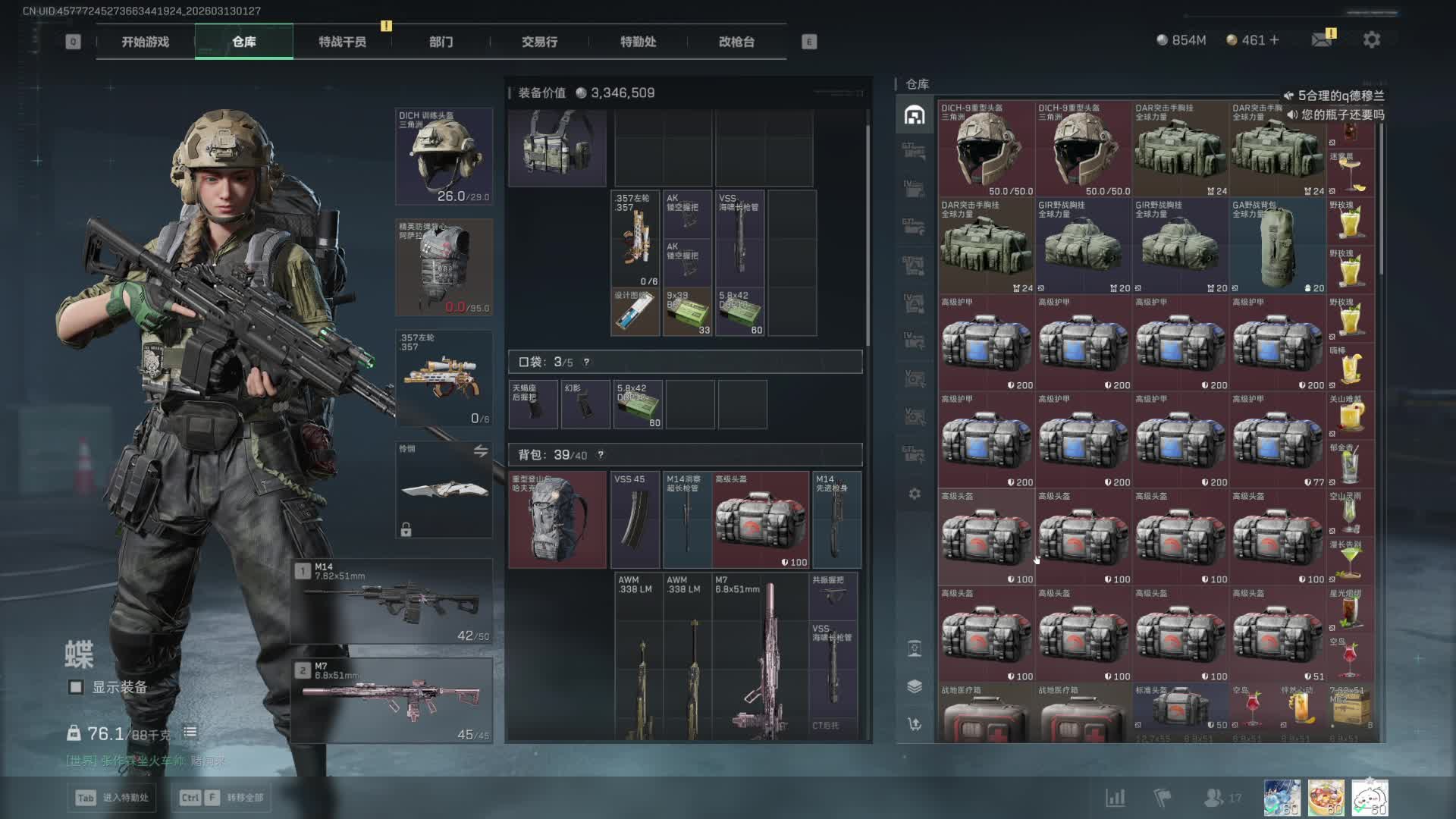Open the 特战干员 tab

coord(342,42)
